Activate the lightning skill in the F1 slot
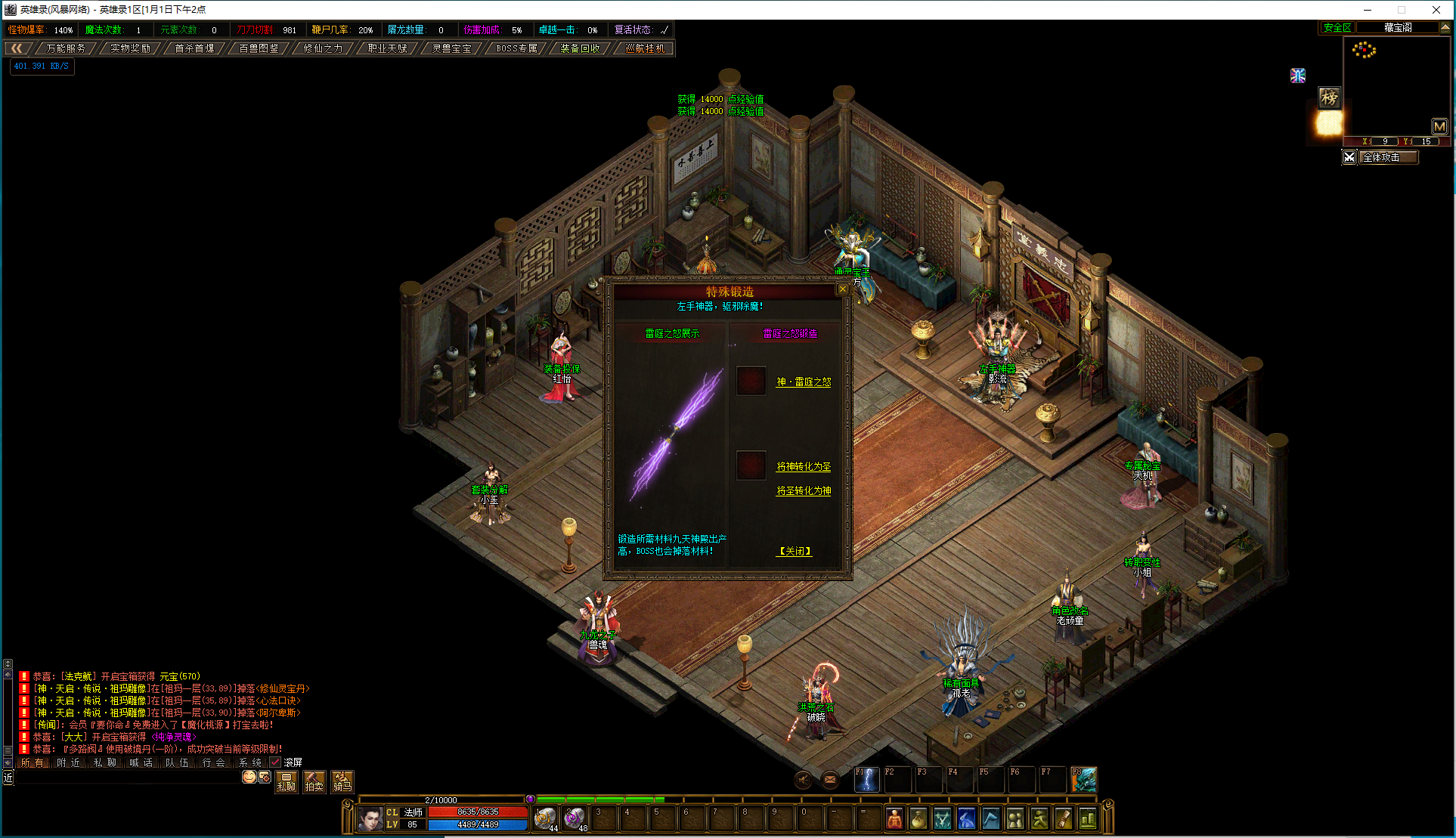1456x838 pixels. pos(866,780)
